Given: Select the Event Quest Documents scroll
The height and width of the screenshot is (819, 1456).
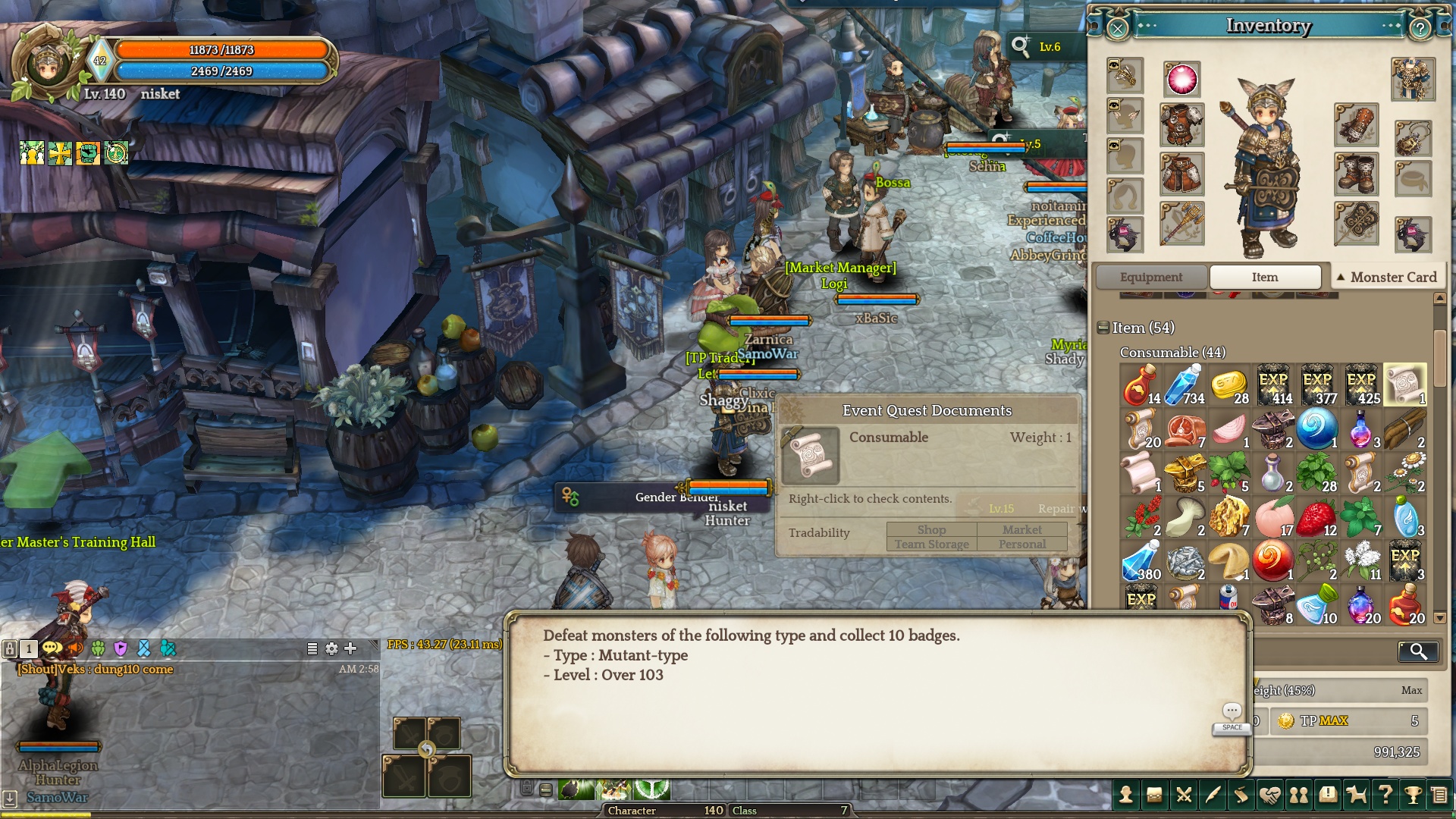Looking at the screenshot, I should pos(1404,384).
